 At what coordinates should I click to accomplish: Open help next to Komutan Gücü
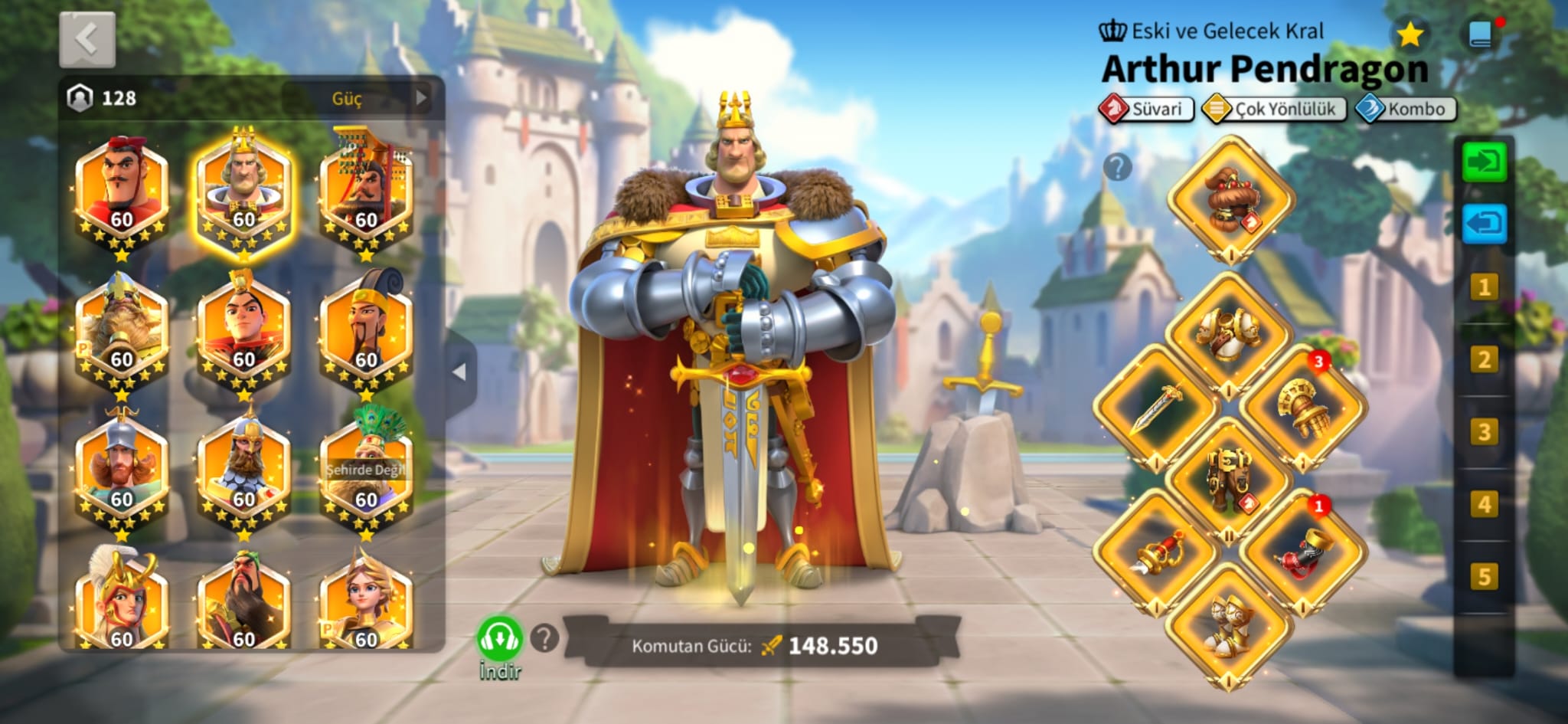[544, 638]
